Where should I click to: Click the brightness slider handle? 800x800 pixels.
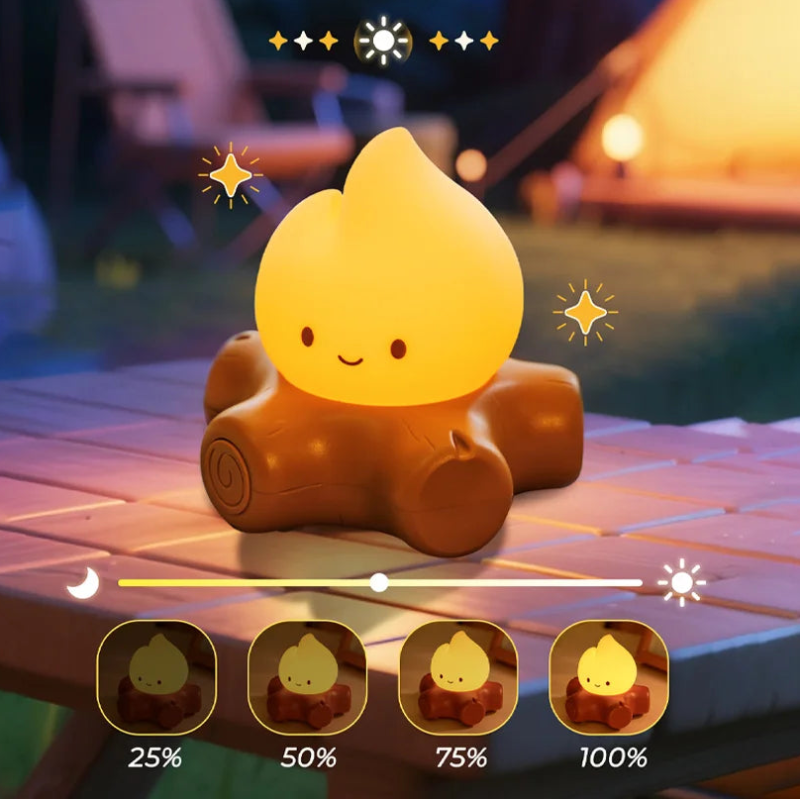[x=379, y=582]
